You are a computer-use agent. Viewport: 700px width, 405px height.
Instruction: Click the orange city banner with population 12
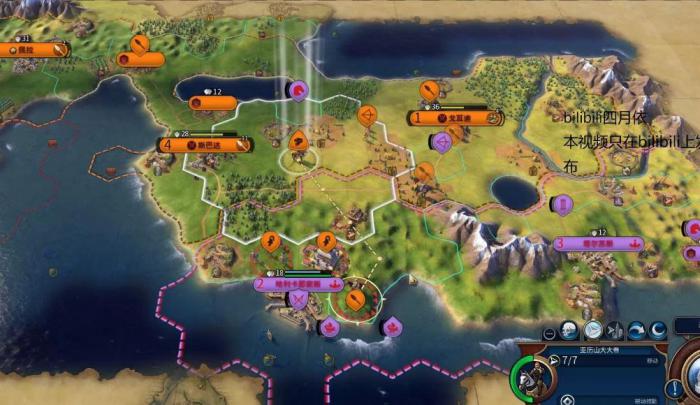[x=213, y=102]
